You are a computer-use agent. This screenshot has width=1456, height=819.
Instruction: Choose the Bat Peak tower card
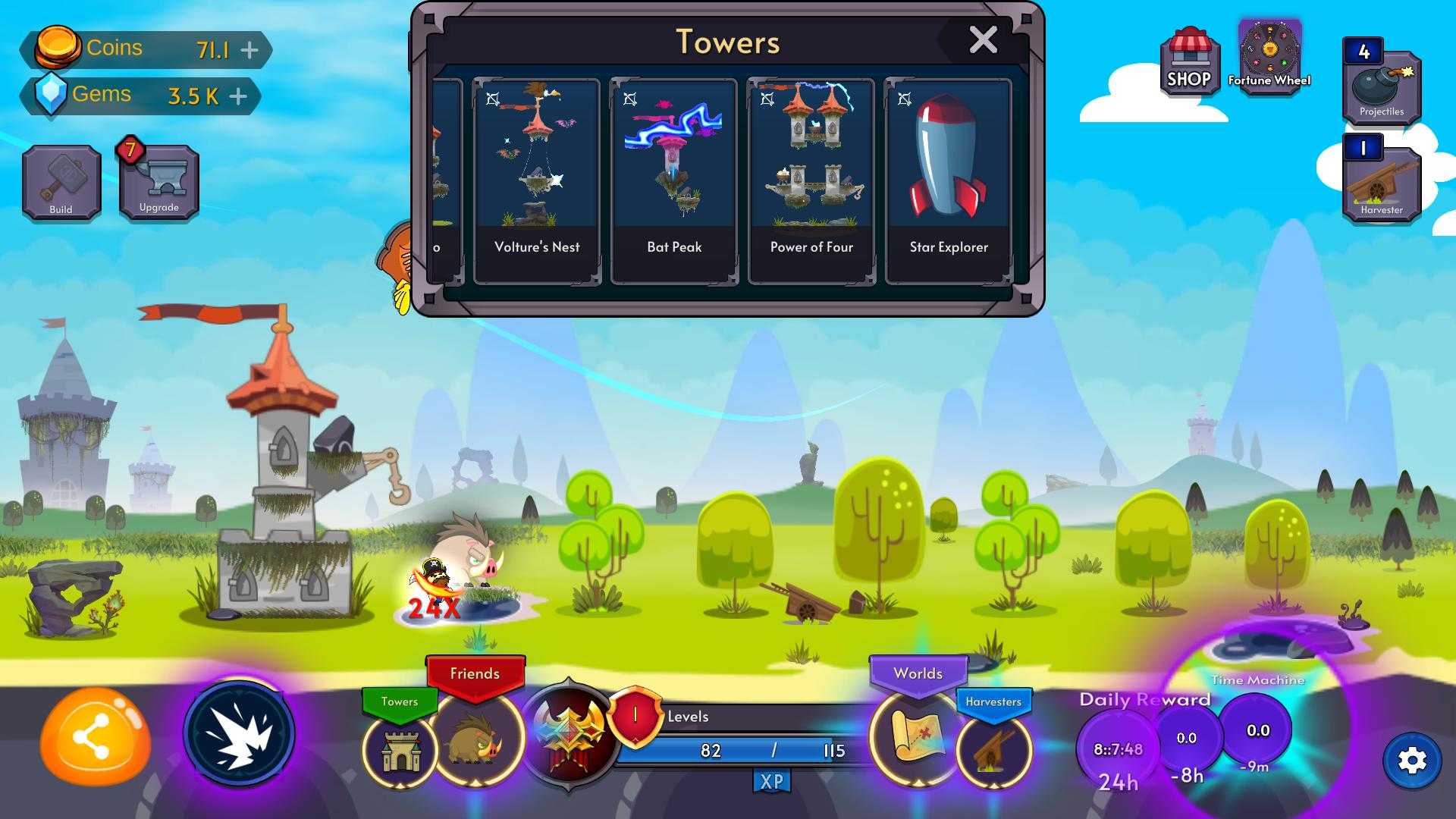[674, 180]
